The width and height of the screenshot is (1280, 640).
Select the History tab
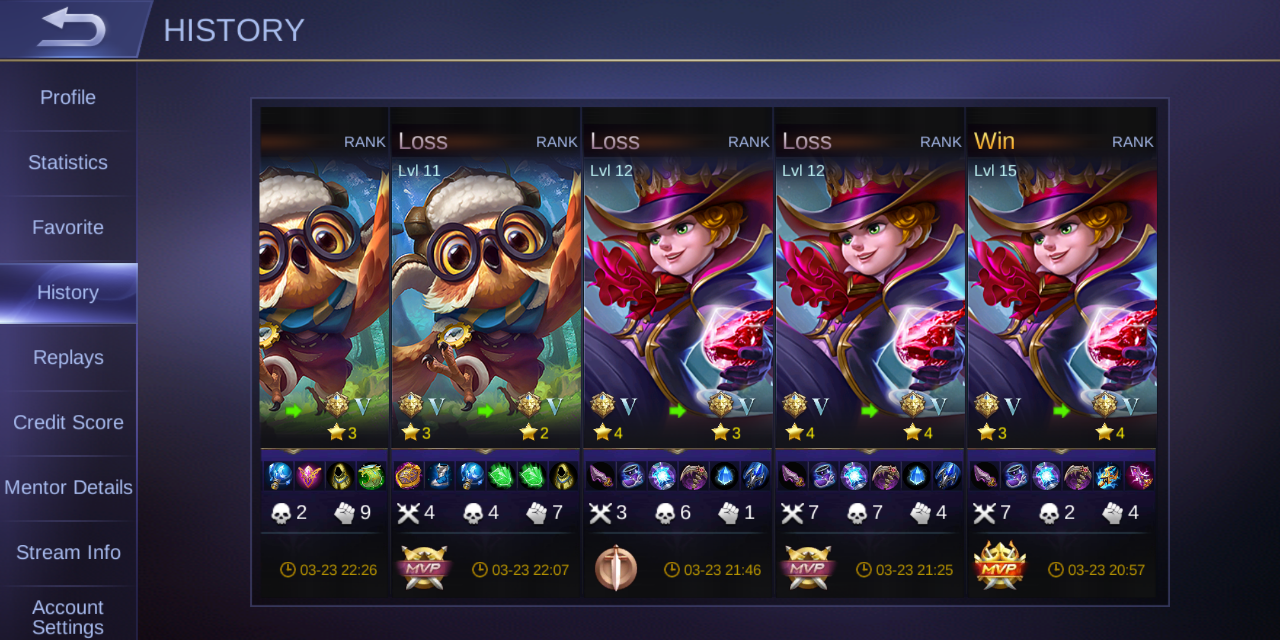coord(68,293)
